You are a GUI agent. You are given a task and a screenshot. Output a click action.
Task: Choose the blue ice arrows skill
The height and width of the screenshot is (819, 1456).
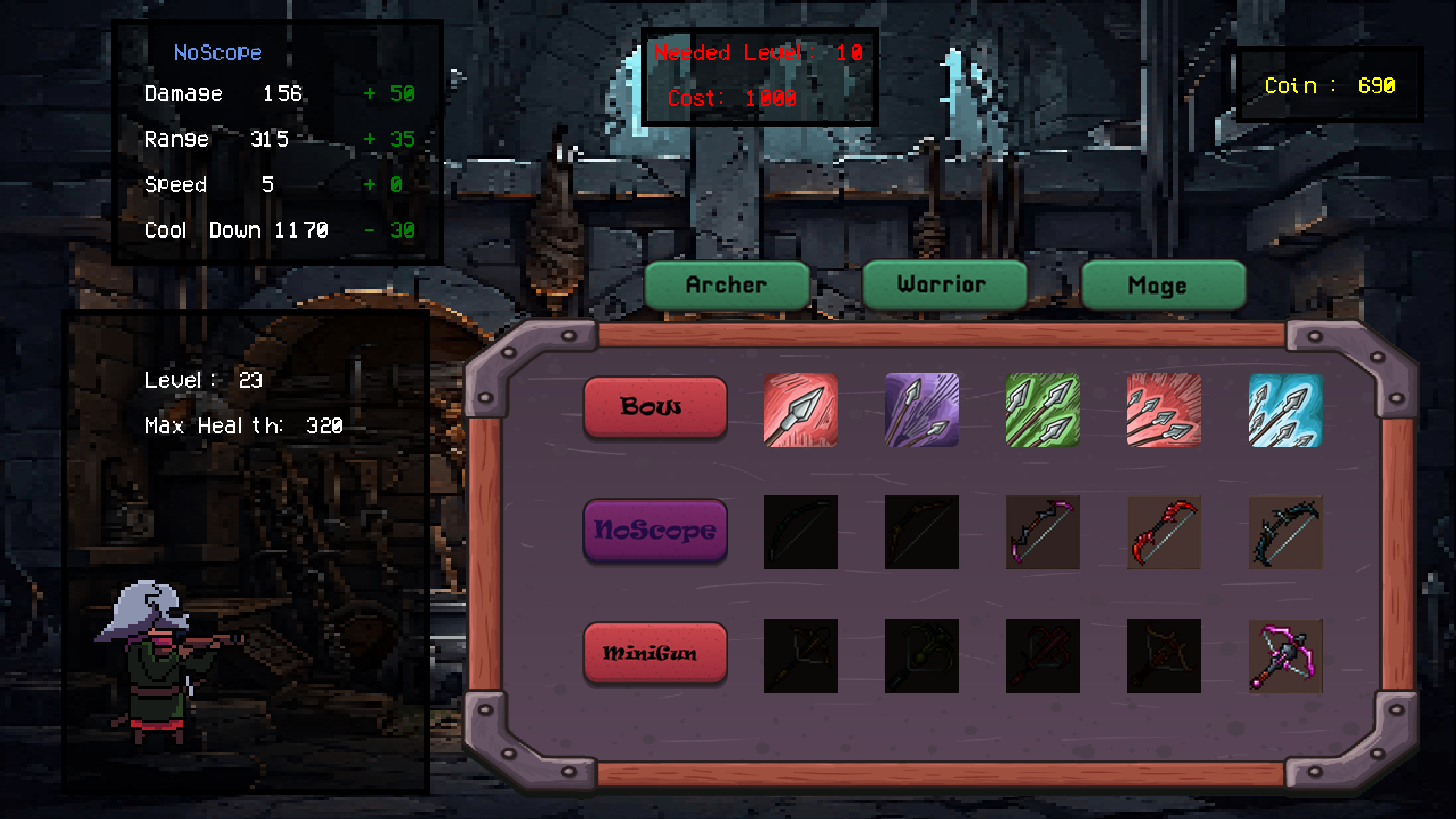click(x=1285, y=410)
